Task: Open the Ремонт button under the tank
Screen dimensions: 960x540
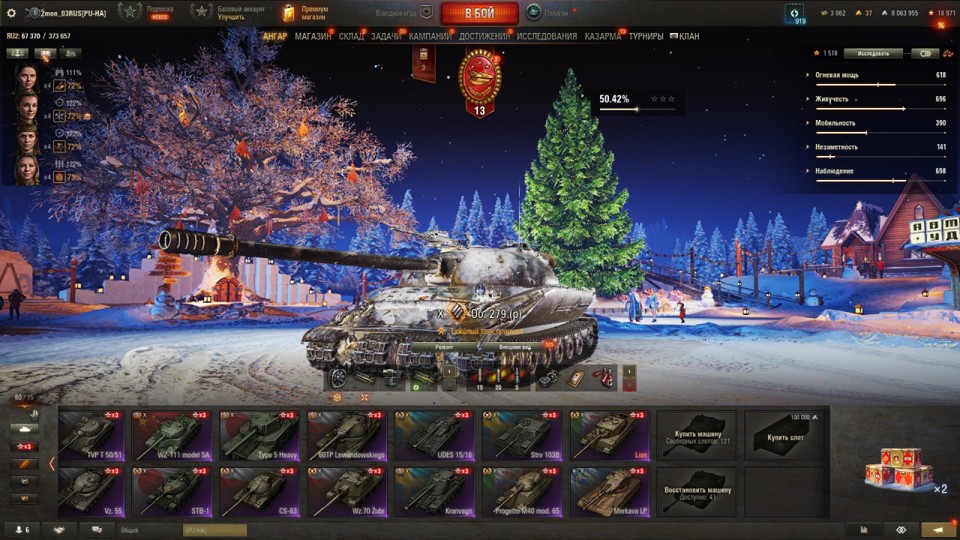Action: pyautogui.click(x=443, y=346)
